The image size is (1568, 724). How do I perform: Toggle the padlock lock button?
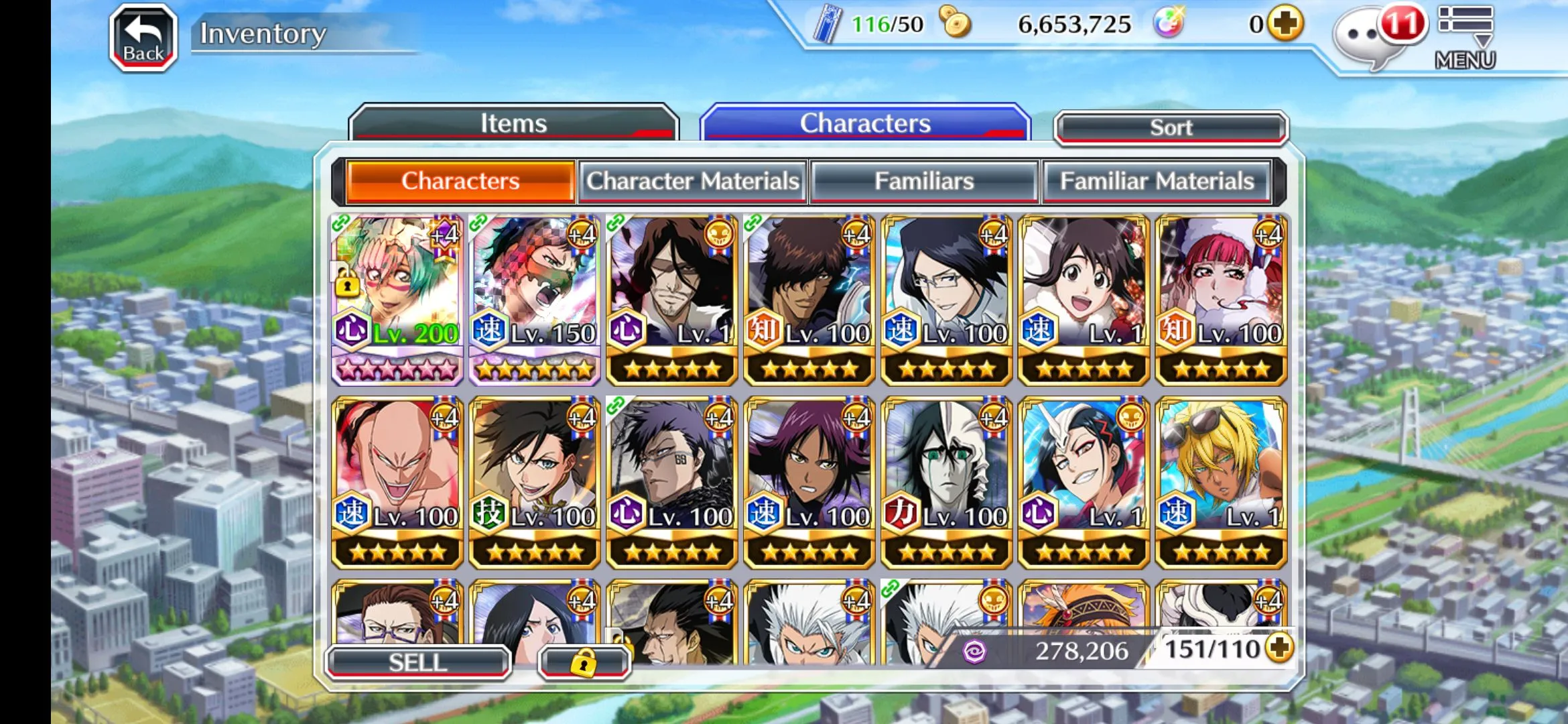point(584,663)
